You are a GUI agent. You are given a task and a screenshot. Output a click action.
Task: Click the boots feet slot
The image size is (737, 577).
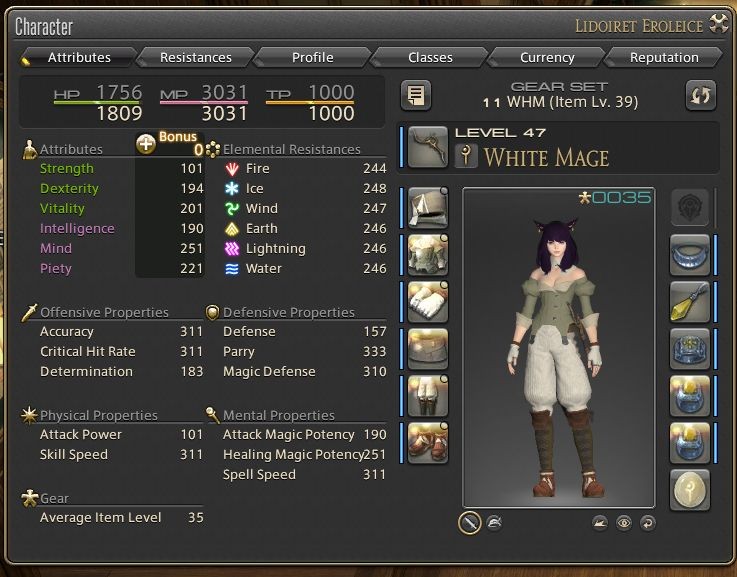[x=428, y=442]
